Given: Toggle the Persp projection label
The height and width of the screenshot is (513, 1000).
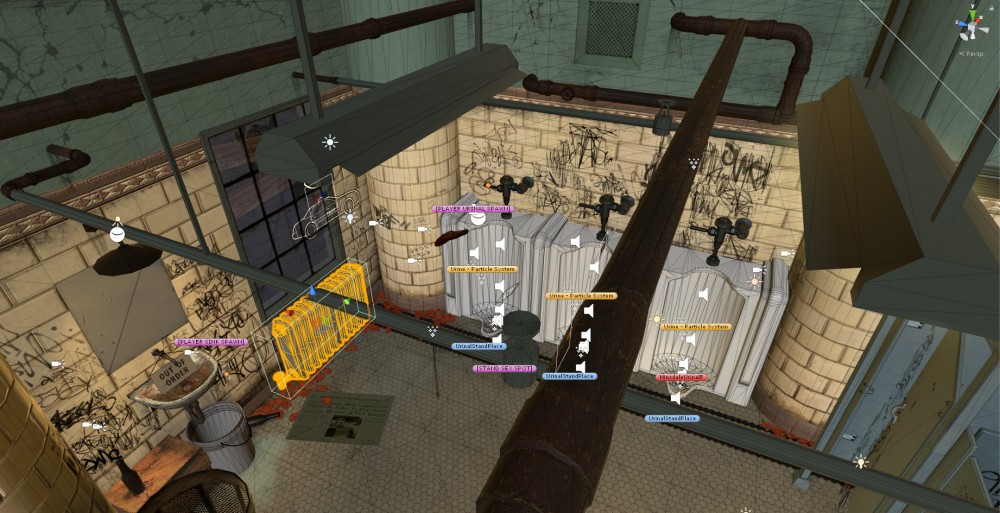Looking at the screenshot, I should point(971,53).
